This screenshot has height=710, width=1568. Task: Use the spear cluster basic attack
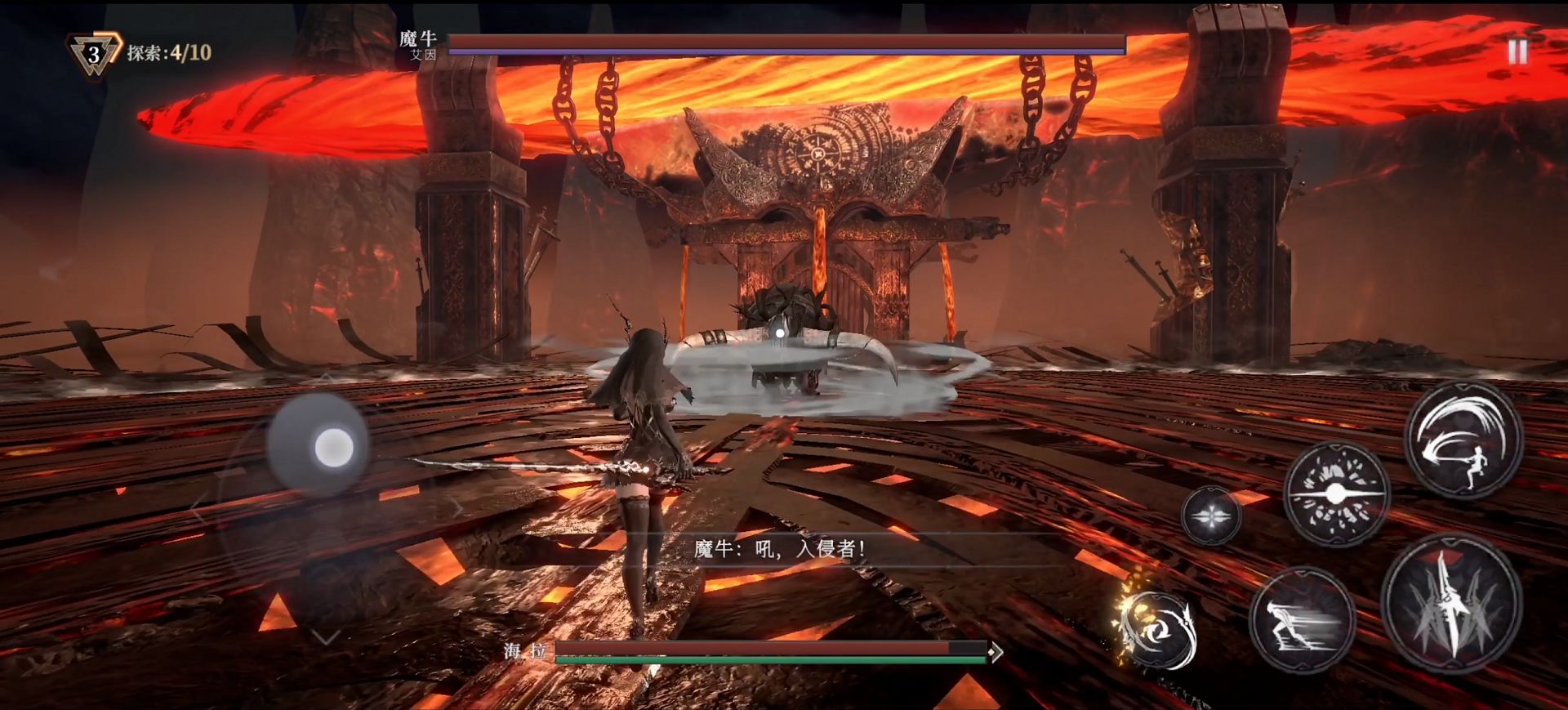tap(1451, 606)
